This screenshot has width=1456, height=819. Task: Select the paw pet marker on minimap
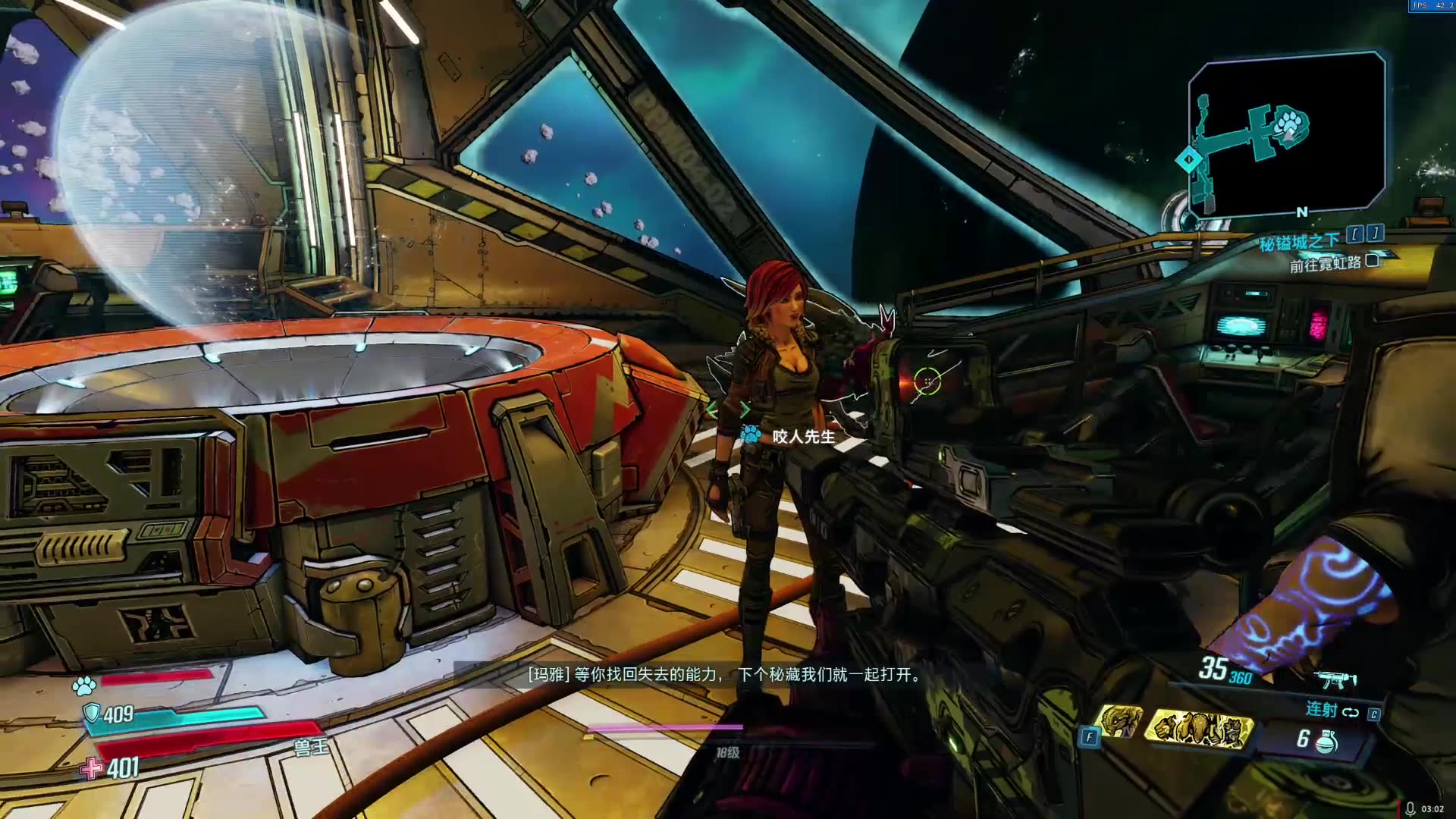click(x=1290, y=123)
